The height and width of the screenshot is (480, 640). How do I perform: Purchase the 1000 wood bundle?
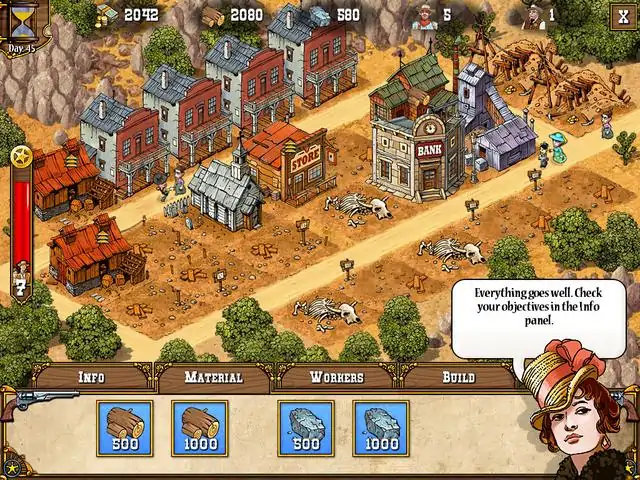[199, 428]
